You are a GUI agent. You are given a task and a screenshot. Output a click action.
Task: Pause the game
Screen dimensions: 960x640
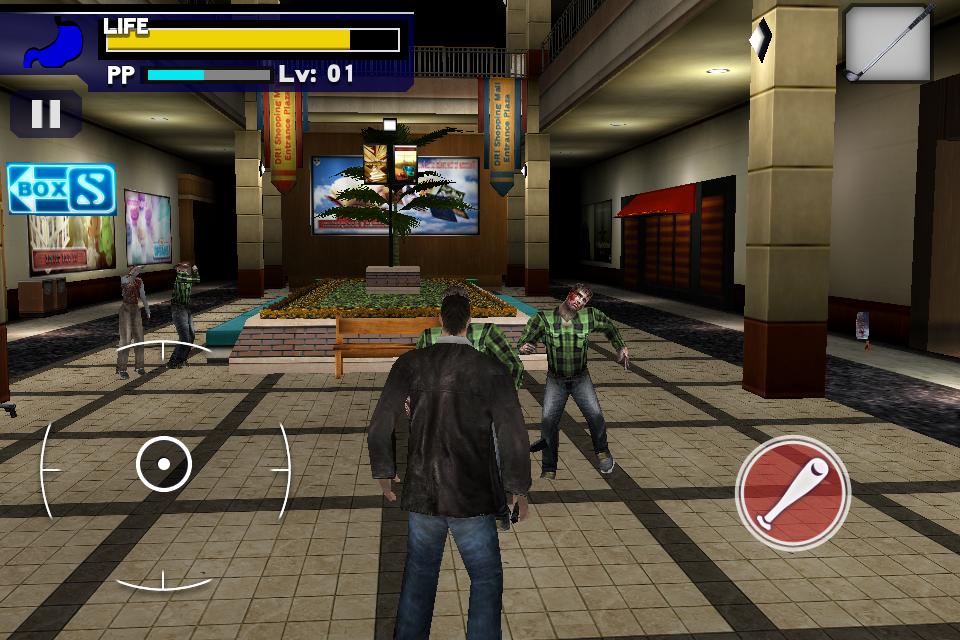click(45, 114)
